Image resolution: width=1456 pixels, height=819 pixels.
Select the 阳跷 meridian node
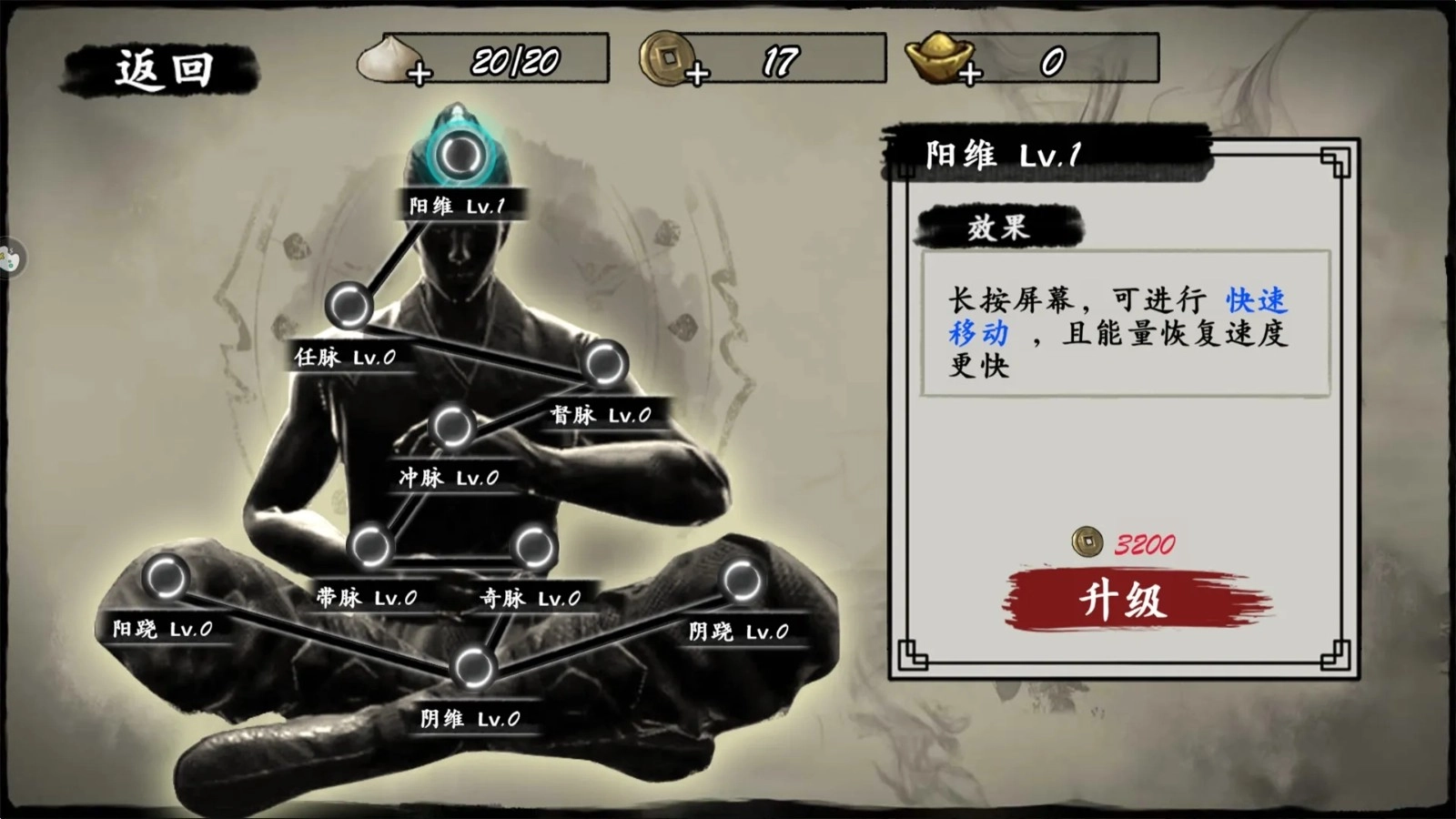point(164,576)
